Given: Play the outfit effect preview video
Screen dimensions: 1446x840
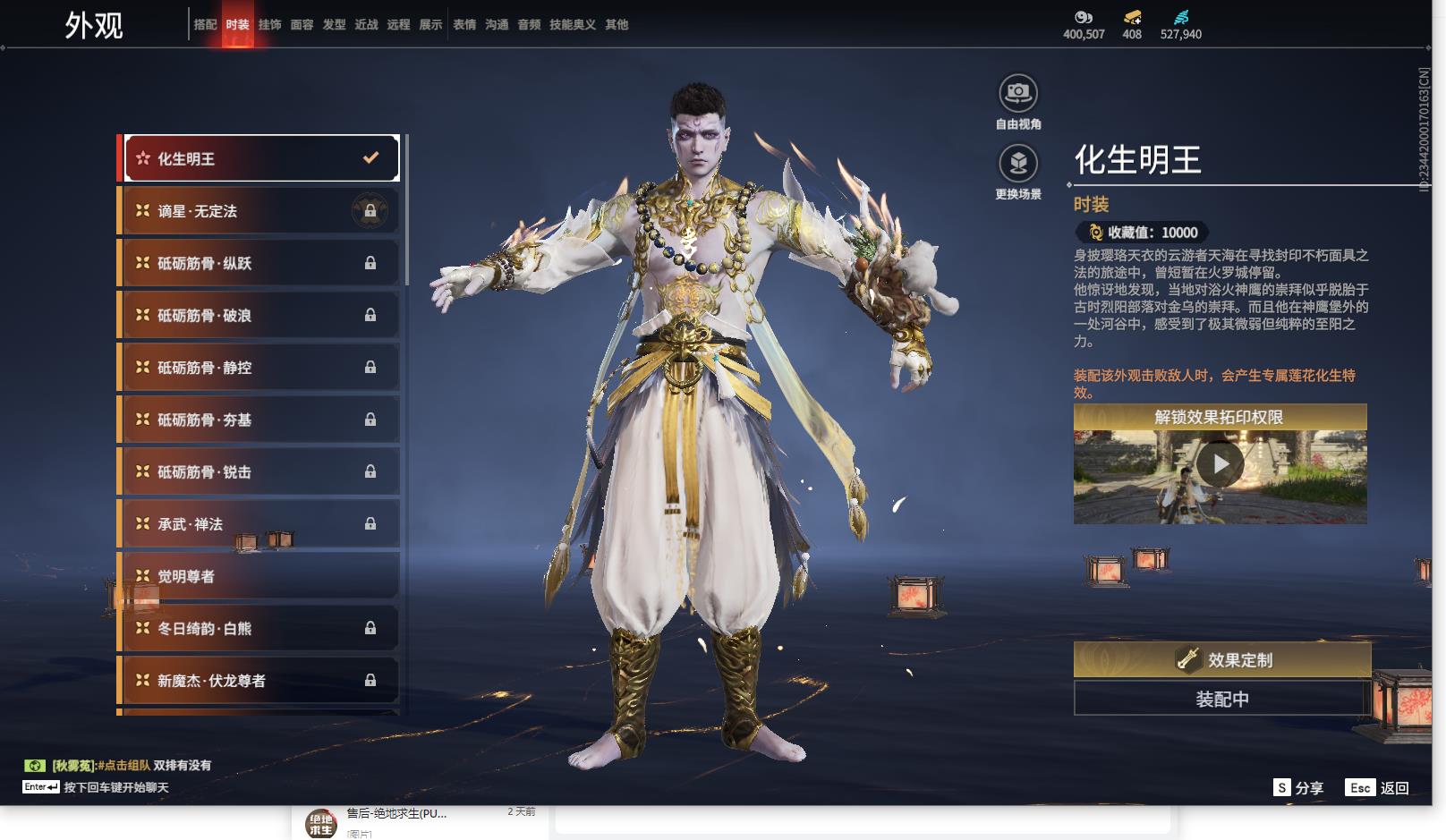Looking at the screenshot, I should 1220,464.
